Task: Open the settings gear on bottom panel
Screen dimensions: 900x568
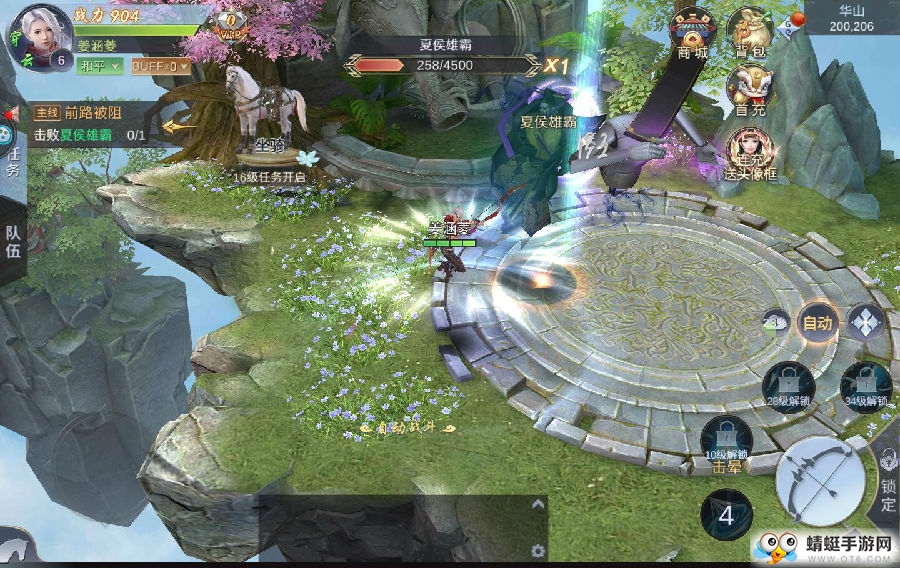Action: point(538,551)
